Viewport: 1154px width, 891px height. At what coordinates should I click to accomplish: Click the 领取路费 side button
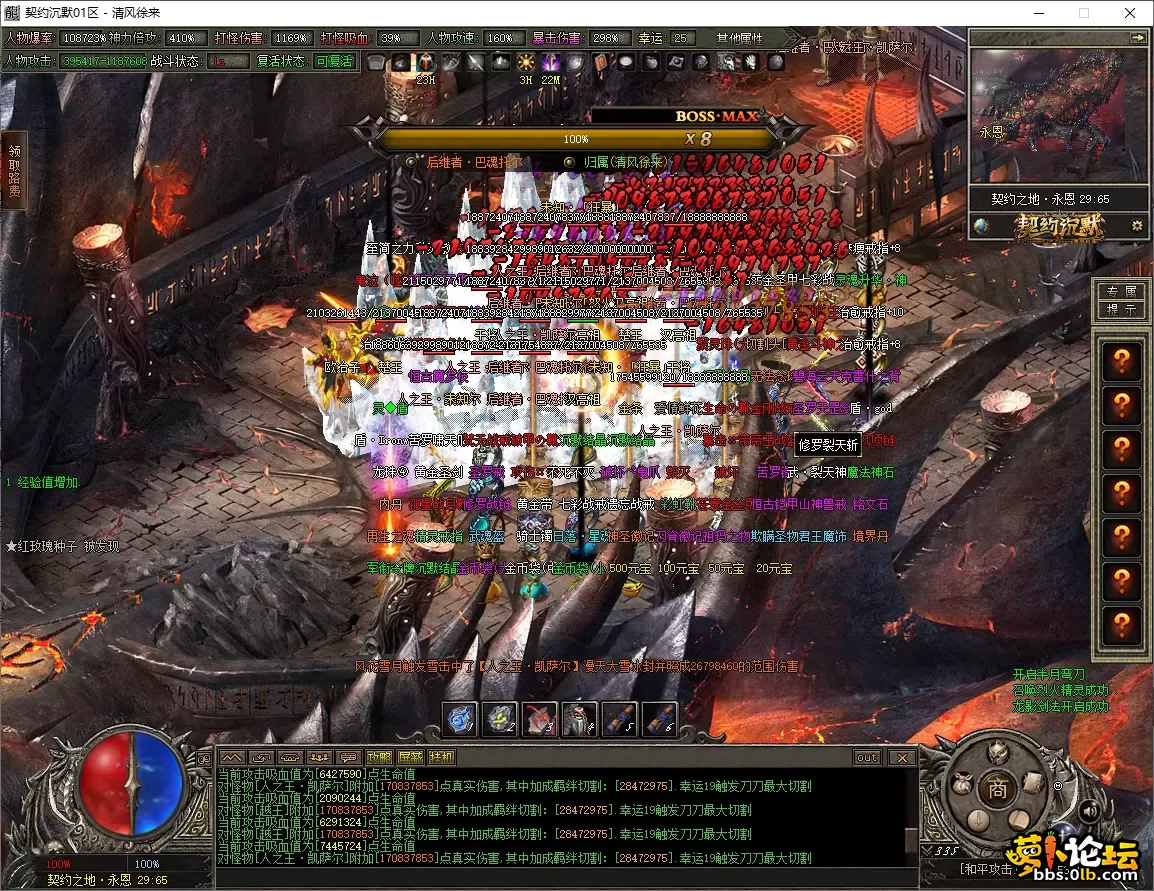pyautogui.click(x=14, y=170)
